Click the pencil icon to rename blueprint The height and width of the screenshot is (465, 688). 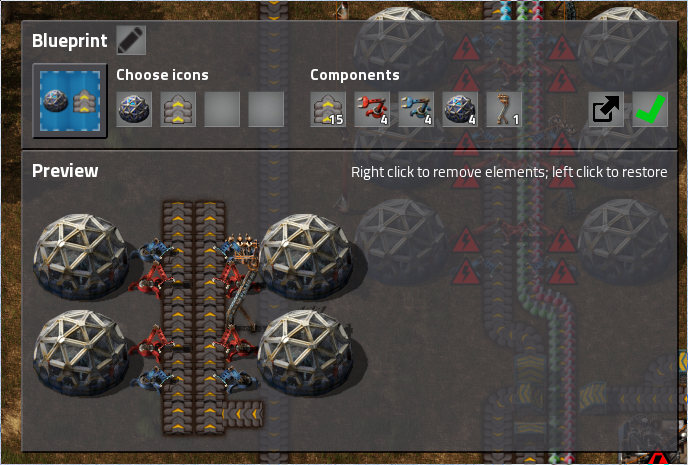[x=131, y=40]
